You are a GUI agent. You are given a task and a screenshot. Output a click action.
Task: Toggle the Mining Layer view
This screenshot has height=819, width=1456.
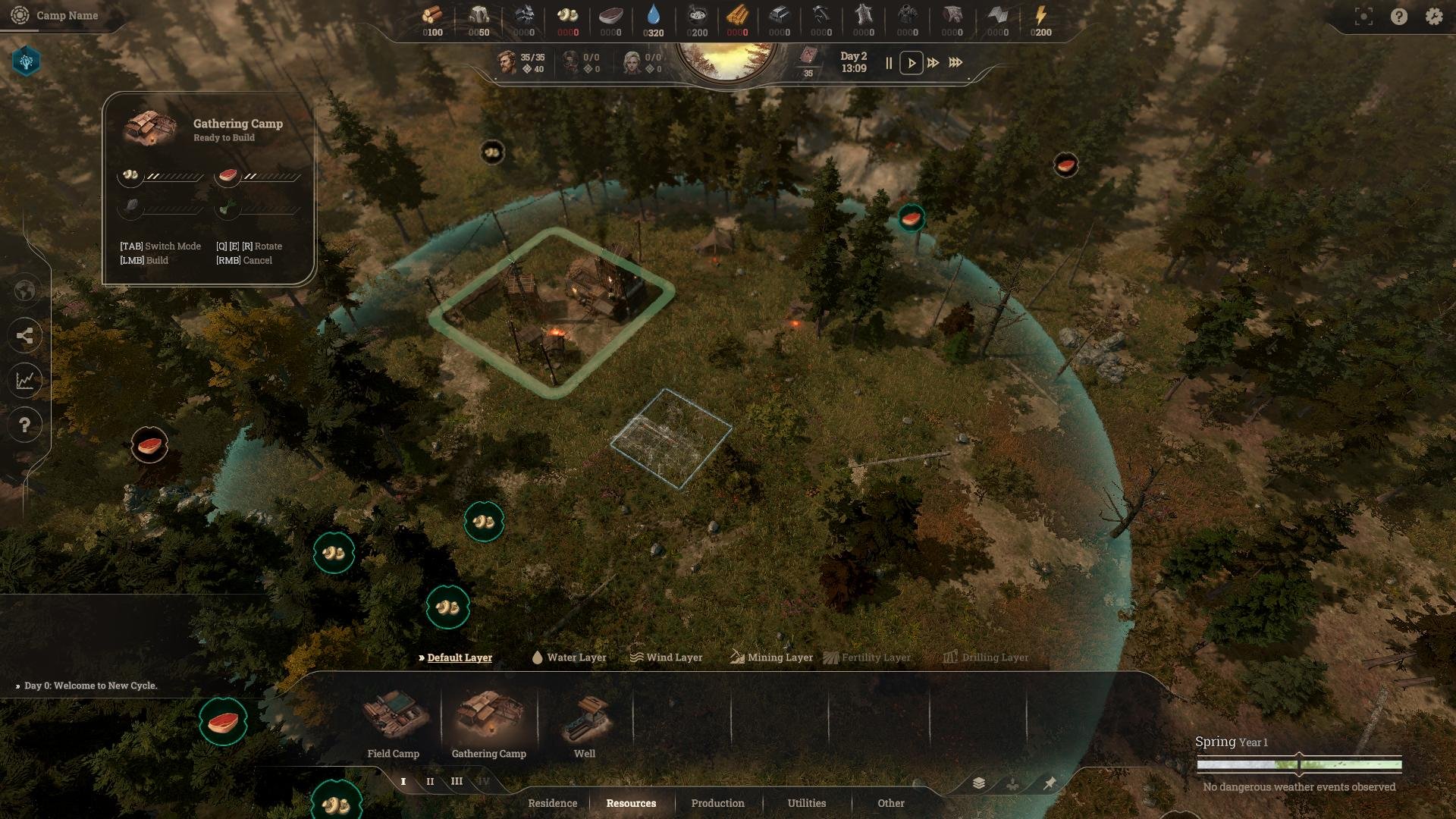(771, 657)
